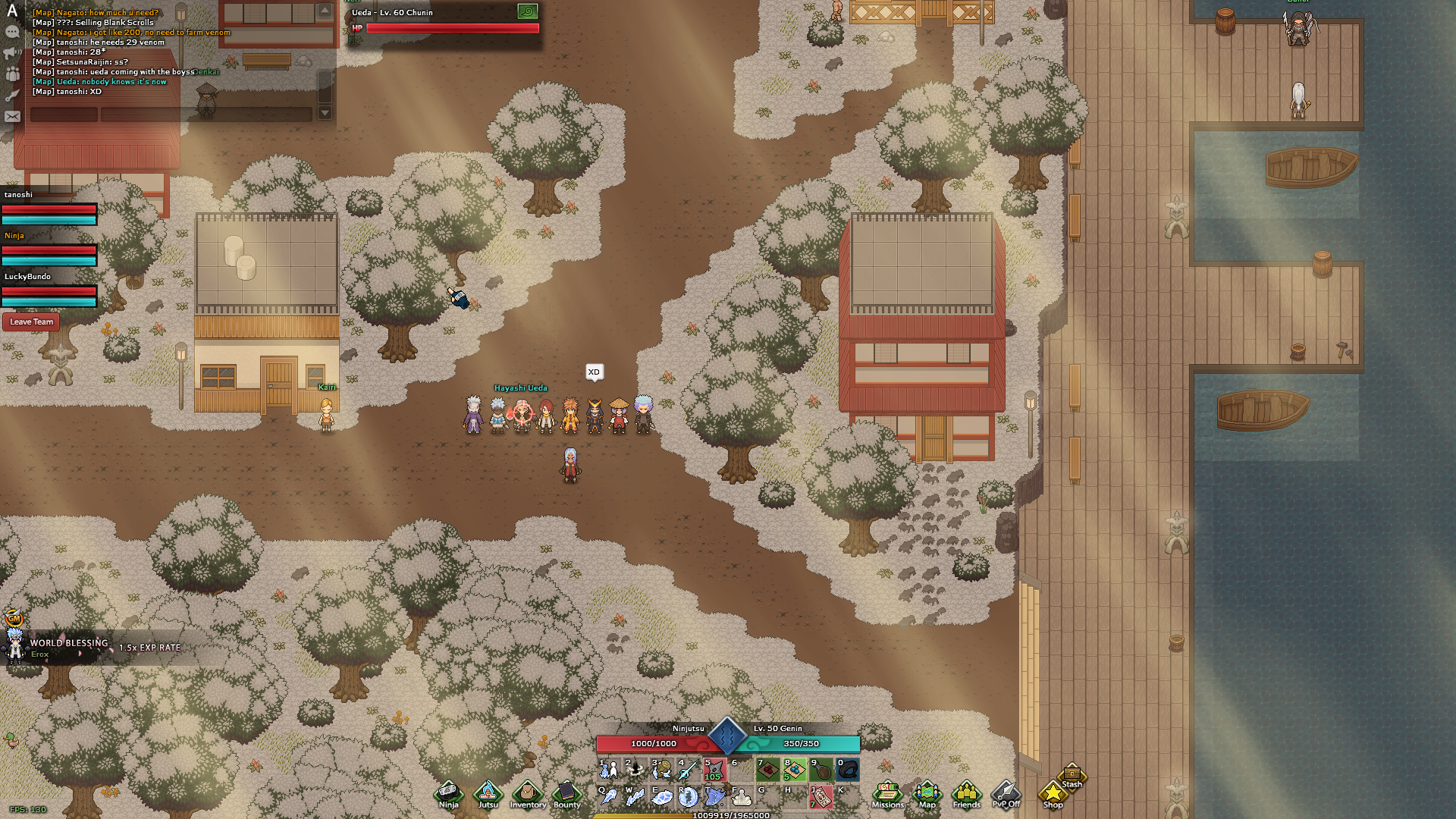The image size is (1456, 819).
Task: Open the Inventory bag
Action: (528, 795)
